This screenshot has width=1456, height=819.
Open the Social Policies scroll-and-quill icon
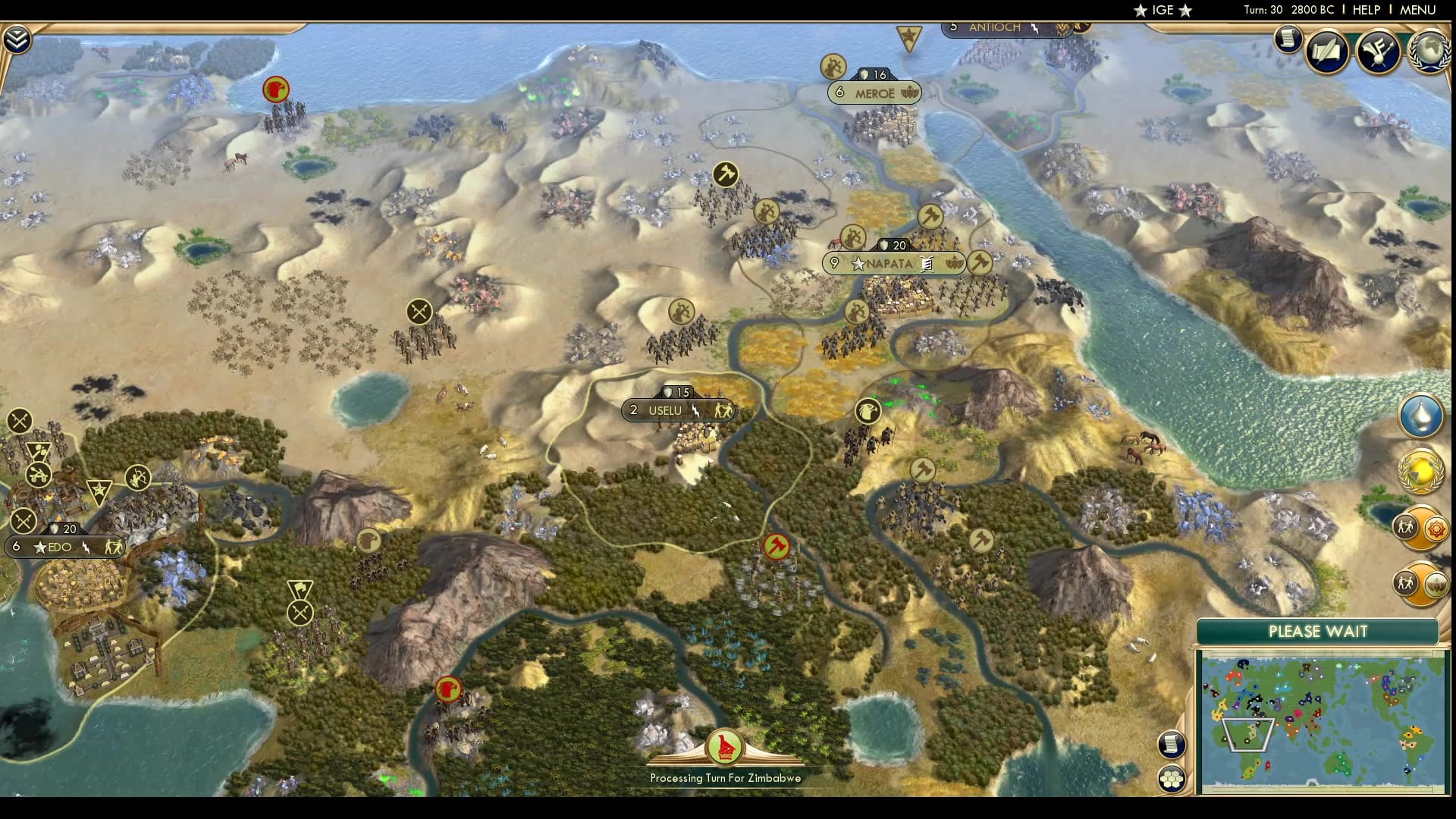point(1327,52)
